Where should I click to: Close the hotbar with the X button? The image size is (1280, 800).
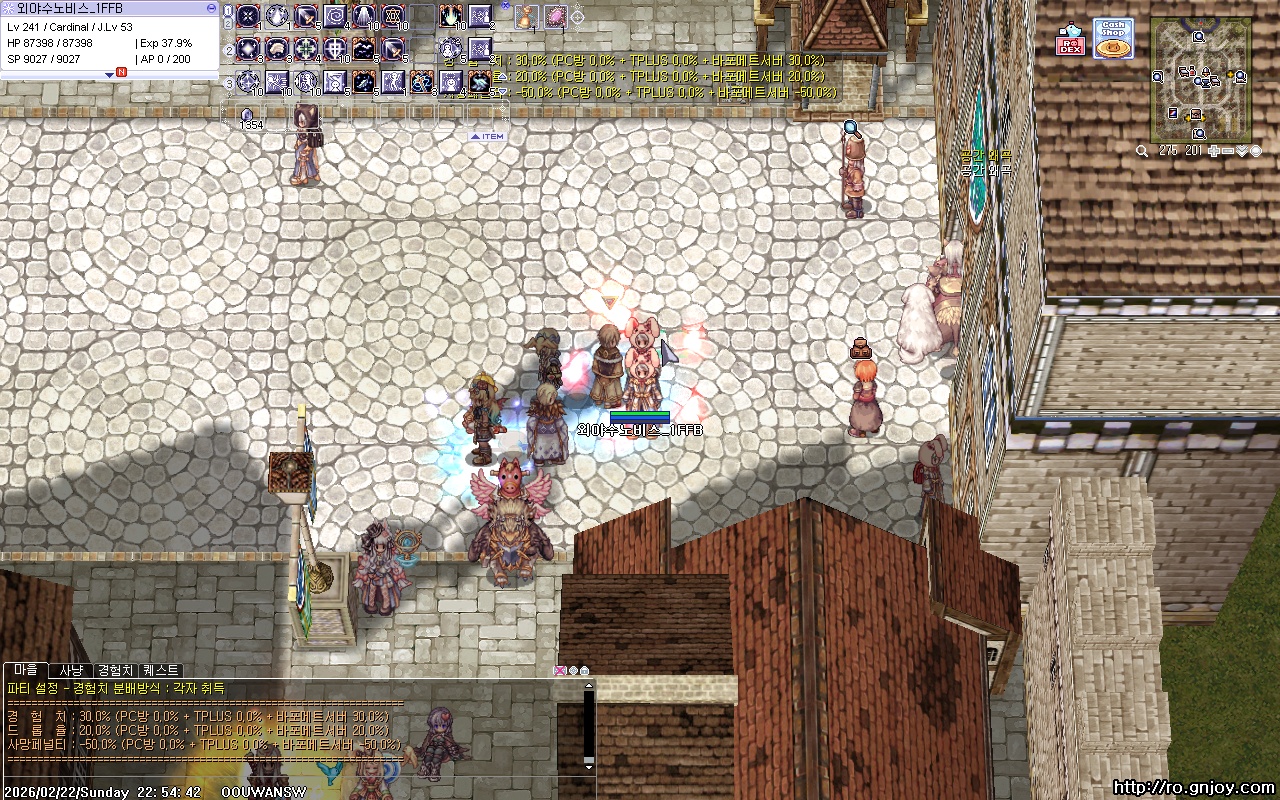click(506, 6)
